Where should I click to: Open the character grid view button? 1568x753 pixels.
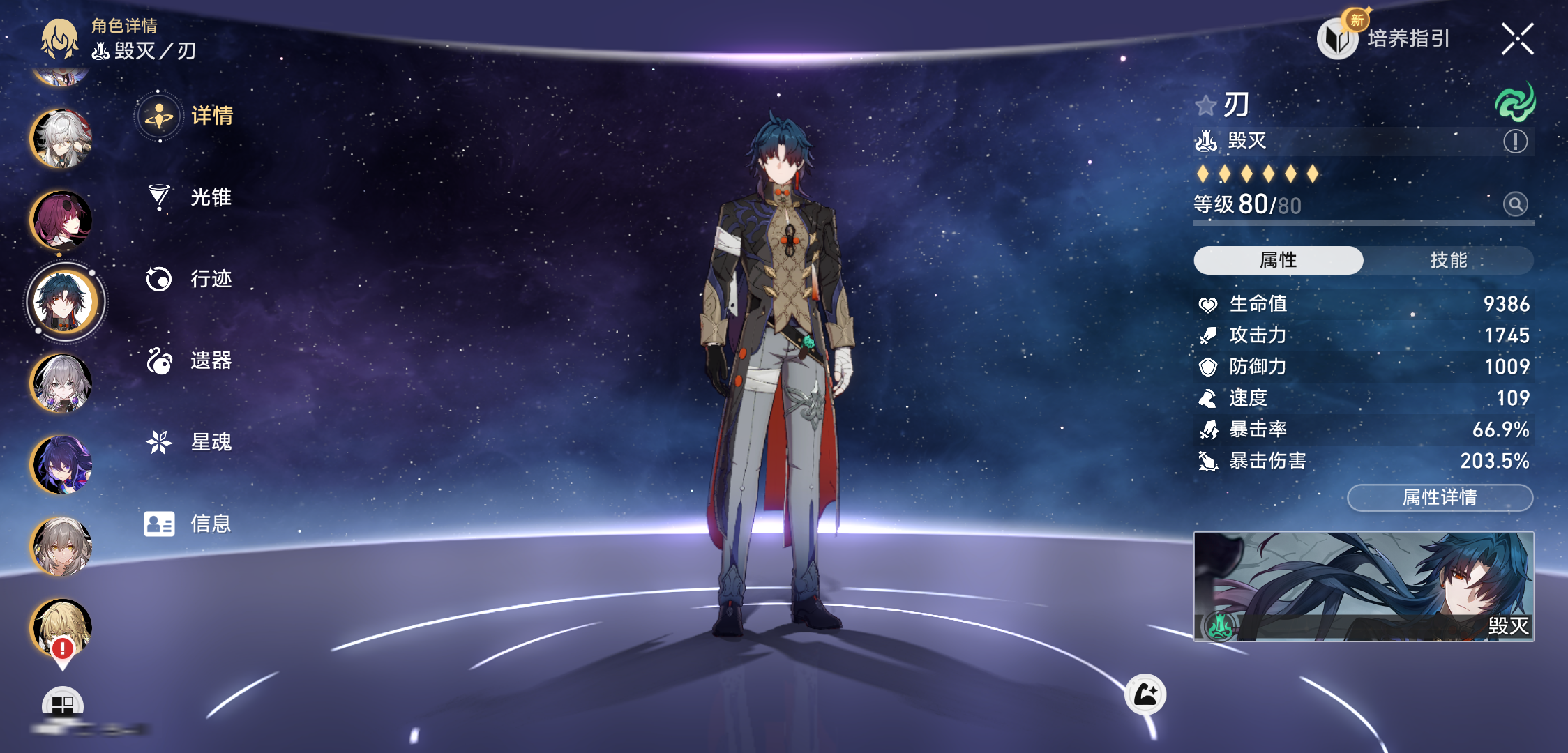tap(62, 704)
